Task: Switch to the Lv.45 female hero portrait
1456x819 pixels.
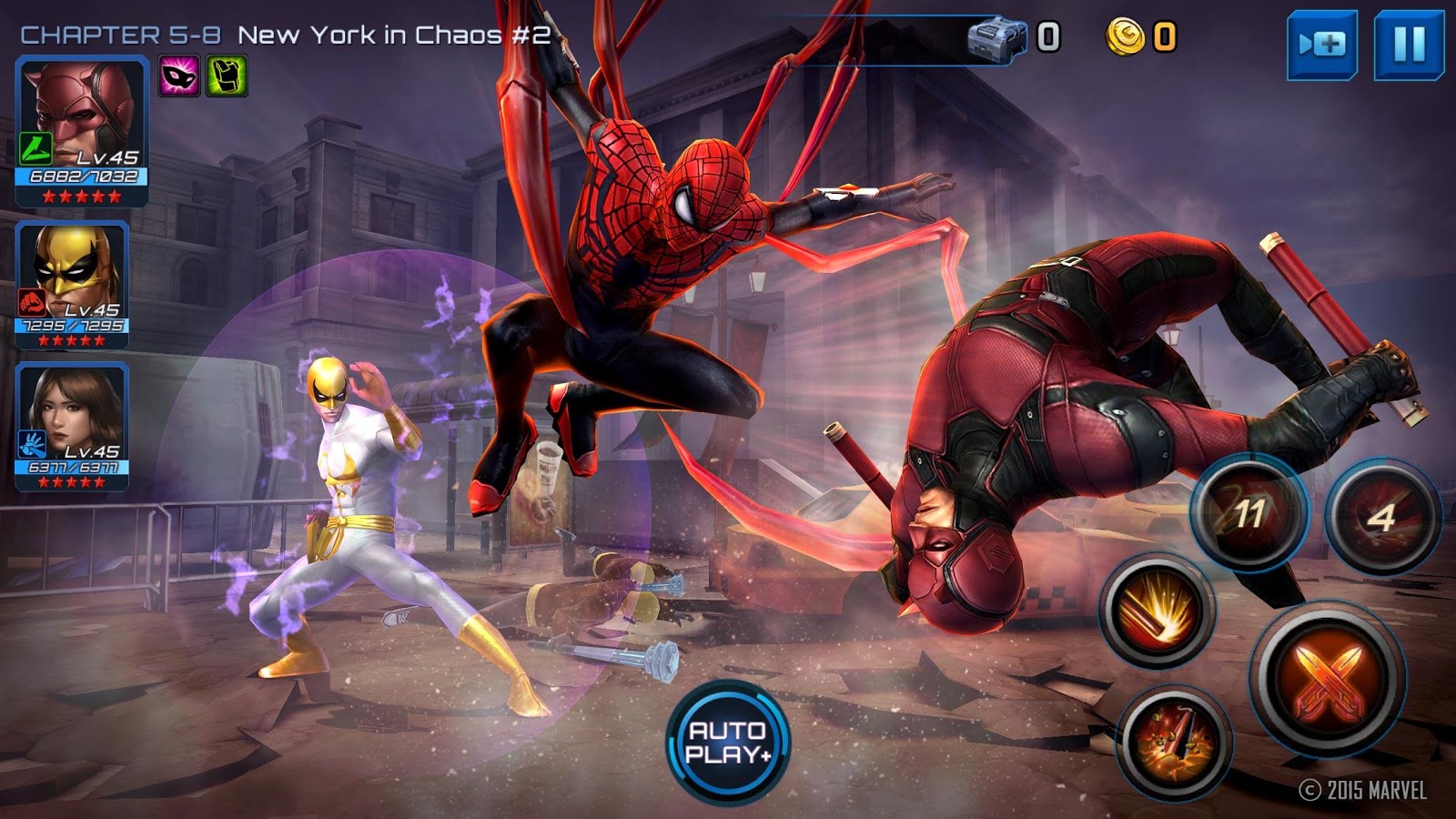Action: click(x=73, y=426)
